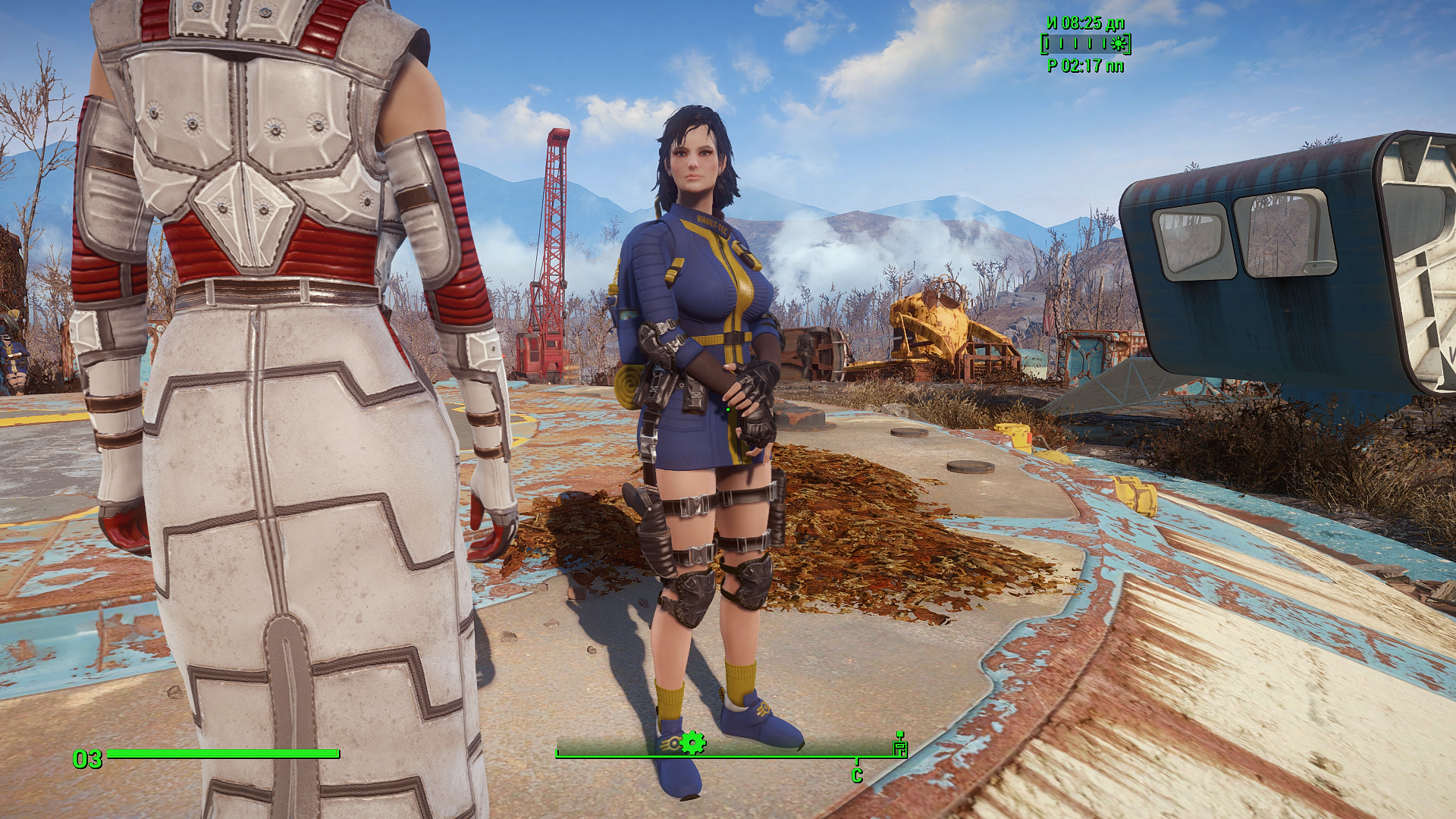
Task: Click the sun icon in the clock widget
Action: click(1116, 44)
